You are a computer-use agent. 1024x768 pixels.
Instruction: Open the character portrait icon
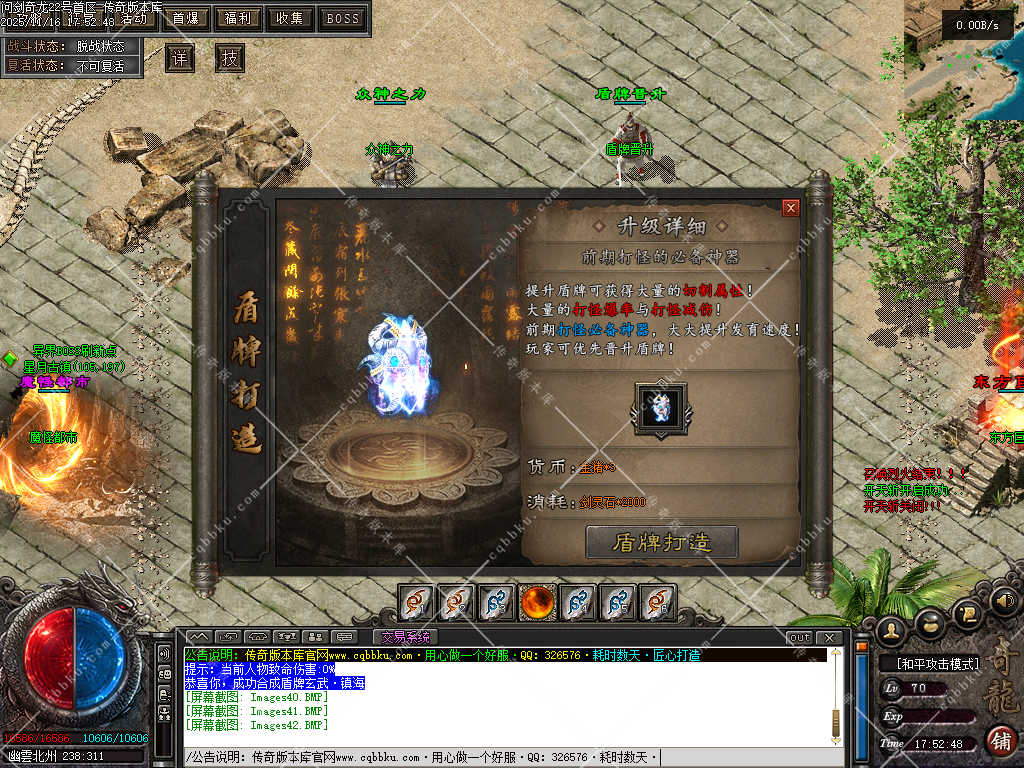pos(890,630)
